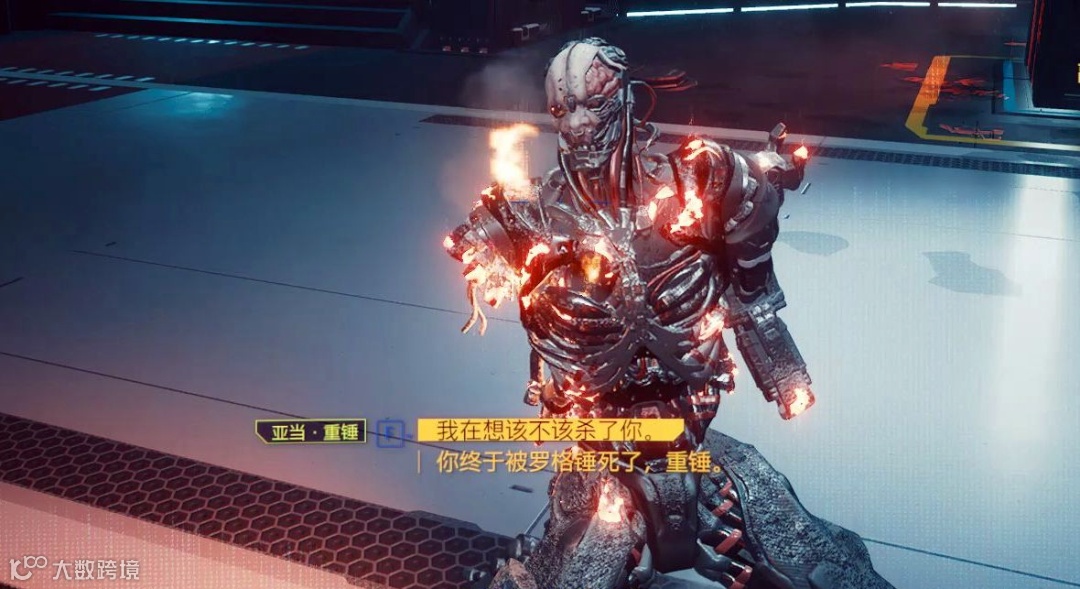Image resolution: width=1080 pixels, height=589 pixels.
Task: Choose the highlighted reply "我在想该不该杀了你。"
Action: click(549, 432)
